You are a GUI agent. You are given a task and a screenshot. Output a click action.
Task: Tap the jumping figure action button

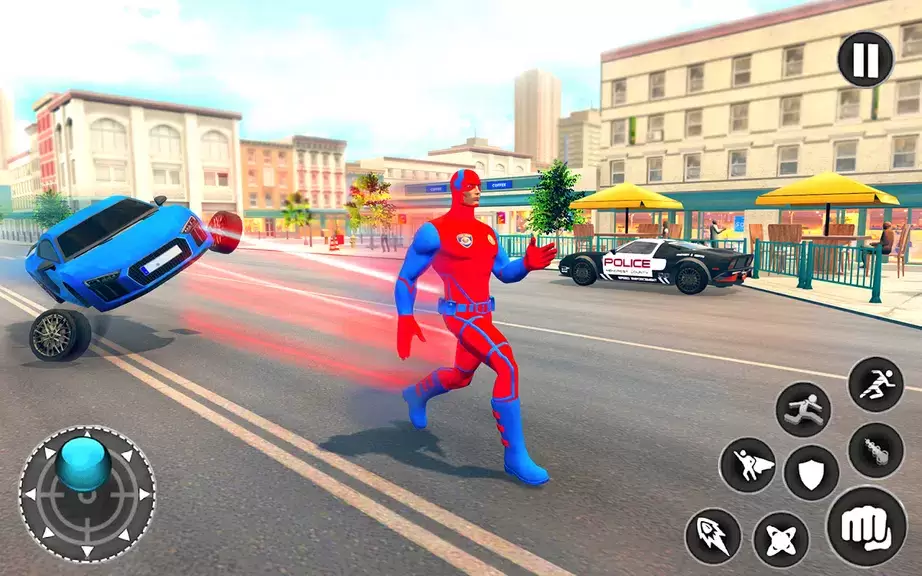(803, 409)
